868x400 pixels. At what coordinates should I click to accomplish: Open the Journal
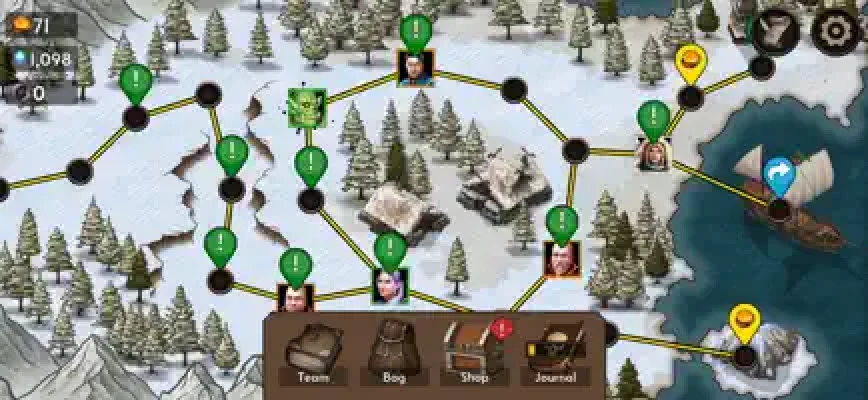click(x=553, y=352)
